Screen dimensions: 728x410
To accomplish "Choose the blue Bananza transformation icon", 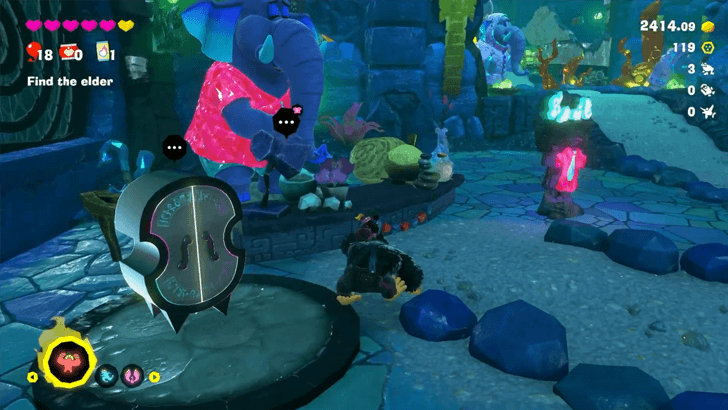I will pyautogui.click(x=108, y=377).
